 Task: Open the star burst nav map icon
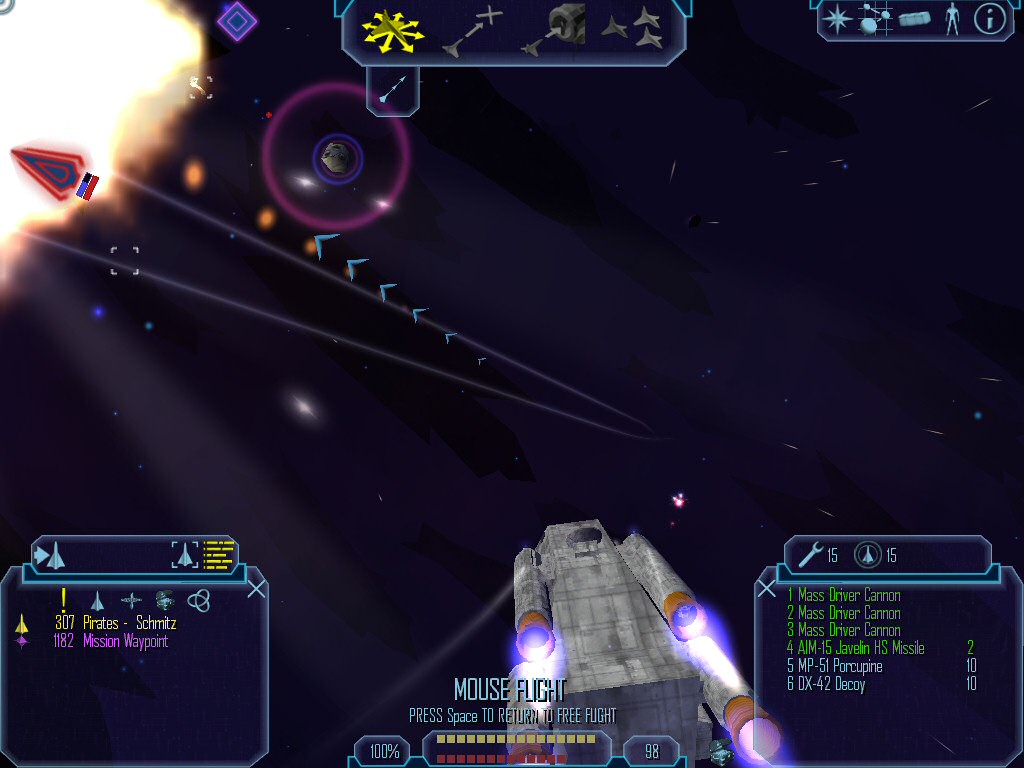pyautogui.click(x=836, y=19)
